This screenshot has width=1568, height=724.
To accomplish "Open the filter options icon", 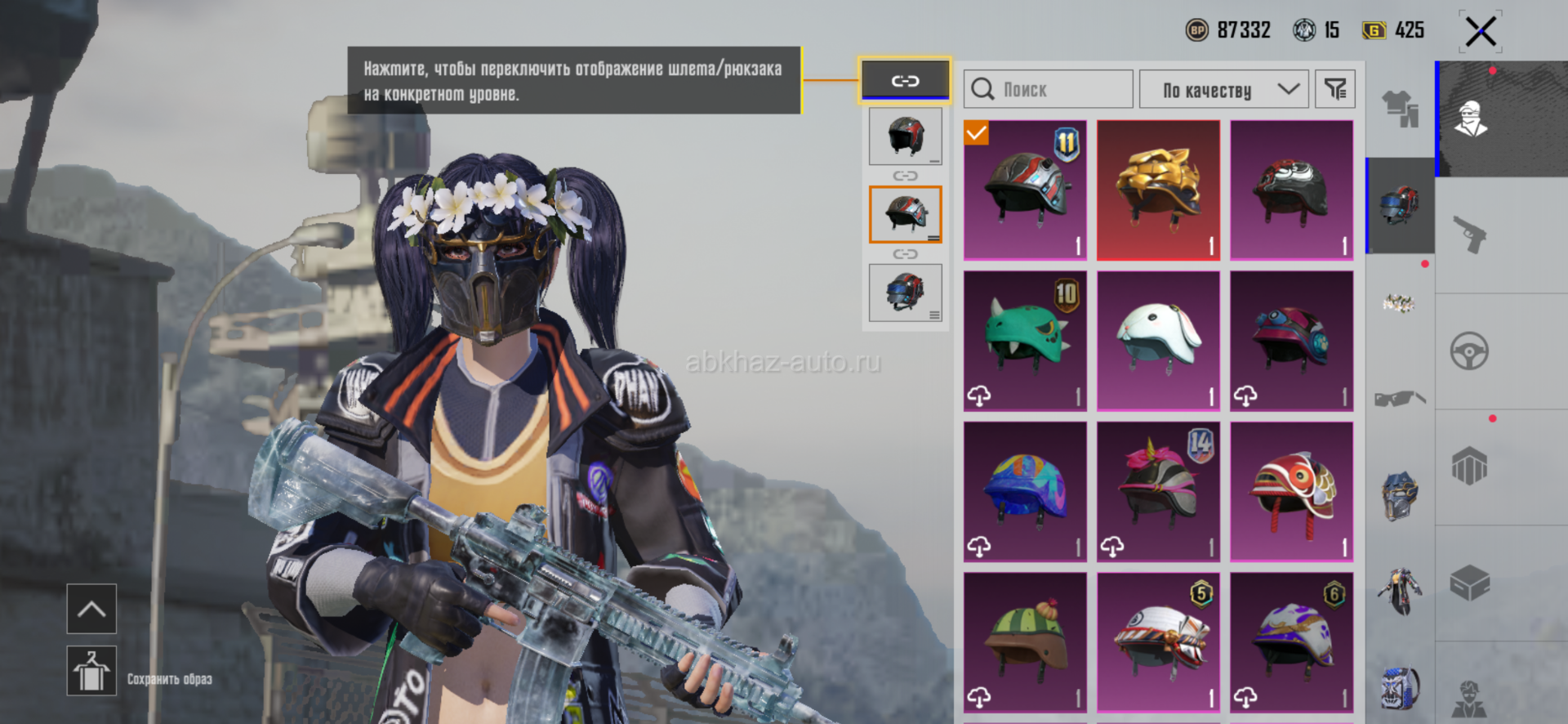I will point(1335,89).
